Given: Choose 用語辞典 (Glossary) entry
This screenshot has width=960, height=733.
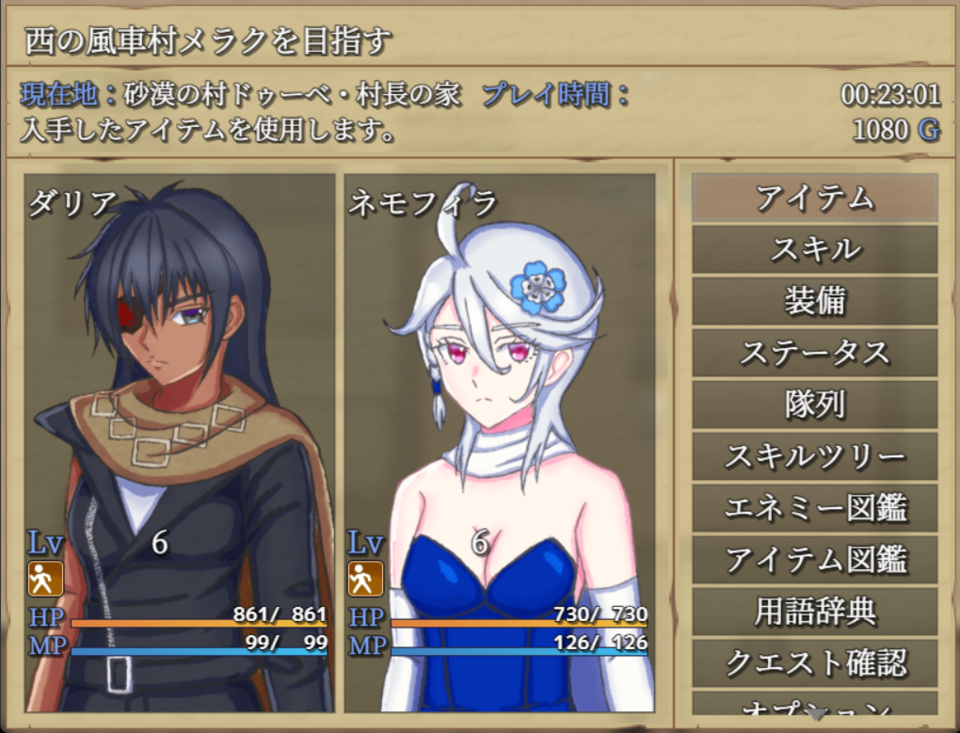Looking at the screenshot, I should pyautogui.click(x=814, y=612).
